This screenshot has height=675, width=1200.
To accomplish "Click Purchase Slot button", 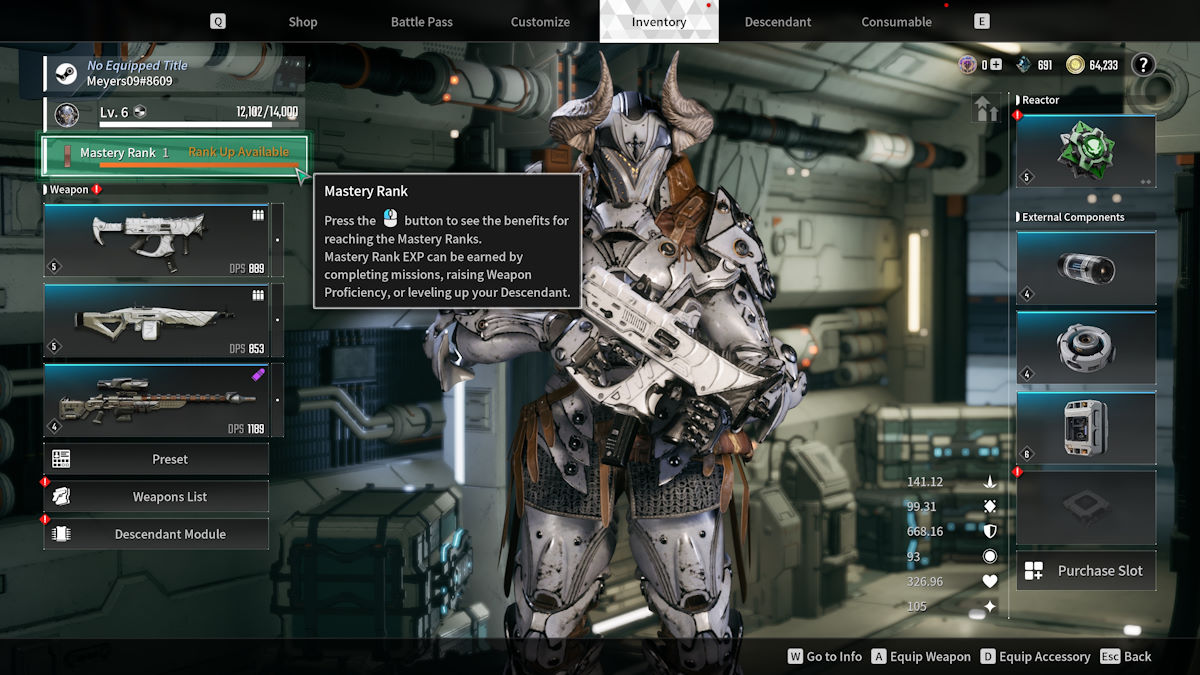I will (1086, 571).
